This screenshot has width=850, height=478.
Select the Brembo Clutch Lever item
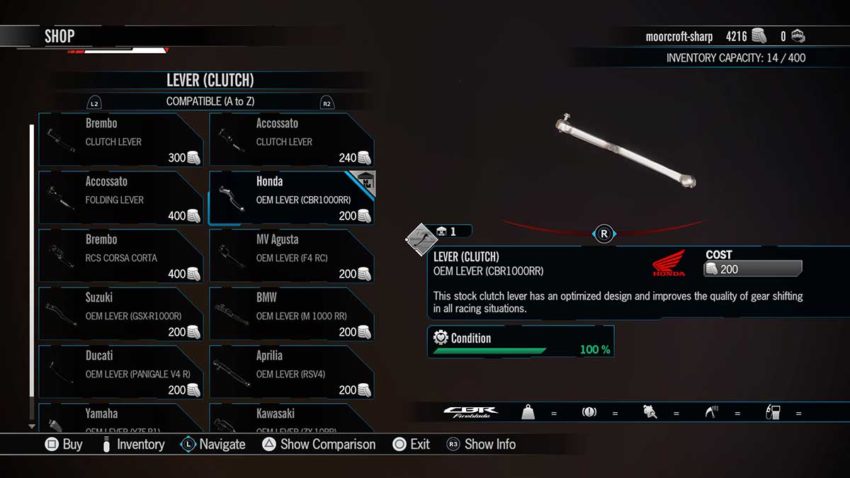tap(121, 140)
